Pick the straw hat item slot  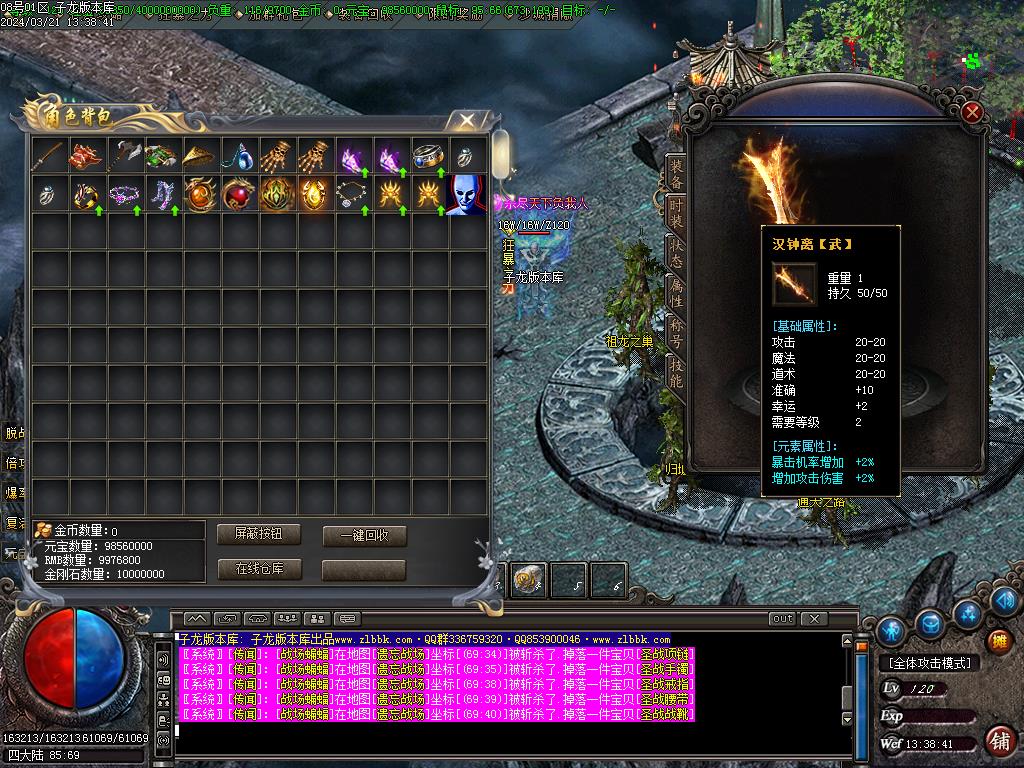tap(199, 156)
